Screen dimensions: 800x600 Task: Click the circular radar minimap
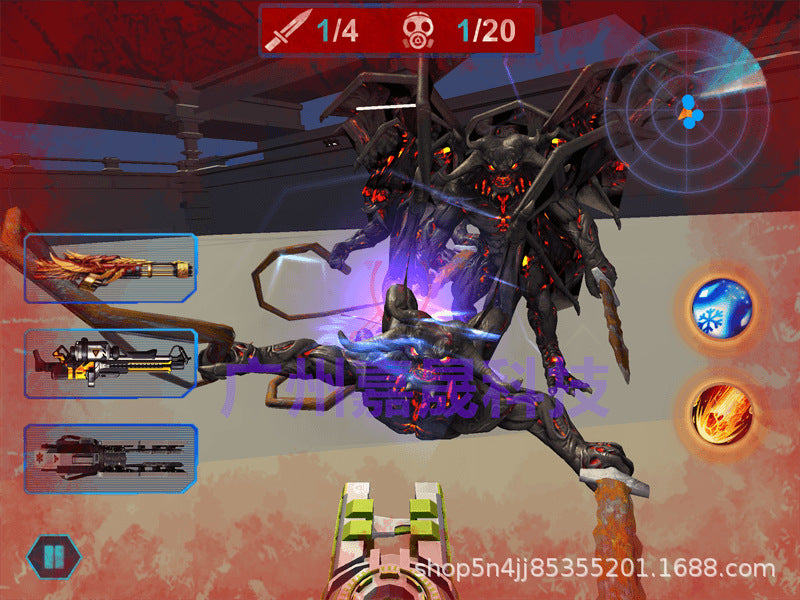click(688, 110)
